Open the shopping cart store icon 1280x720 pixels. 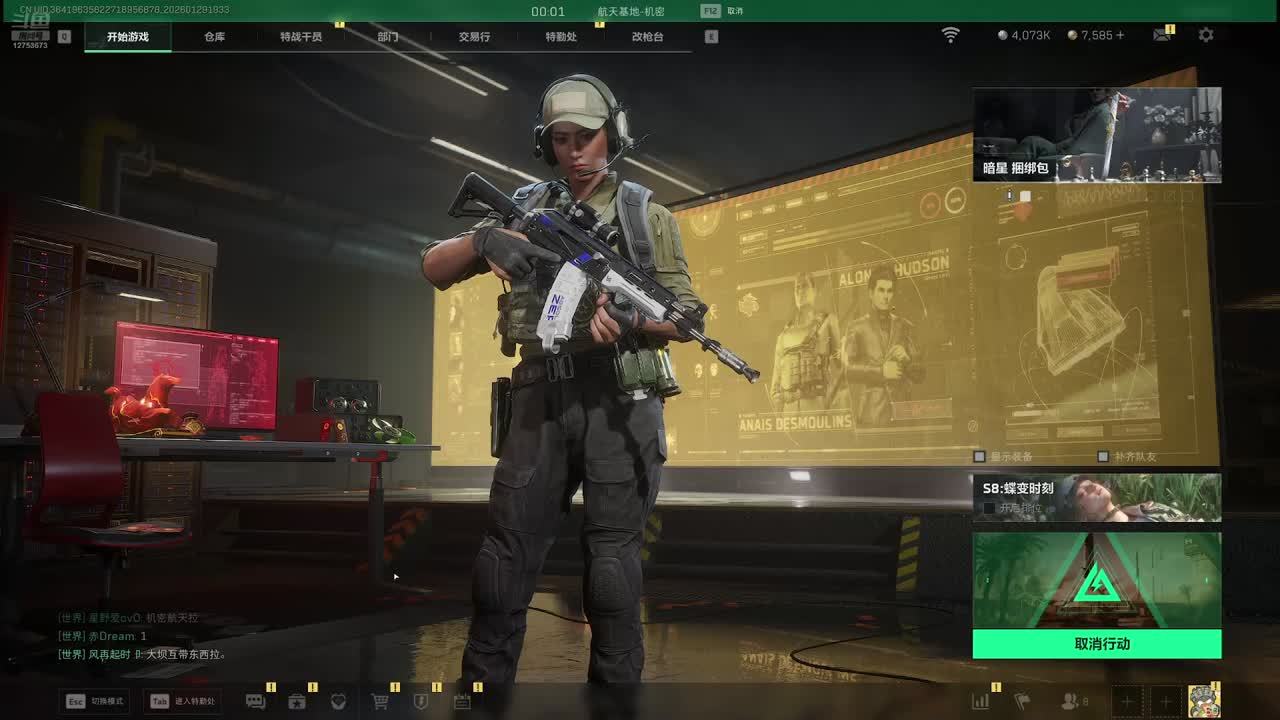point(380,702)
